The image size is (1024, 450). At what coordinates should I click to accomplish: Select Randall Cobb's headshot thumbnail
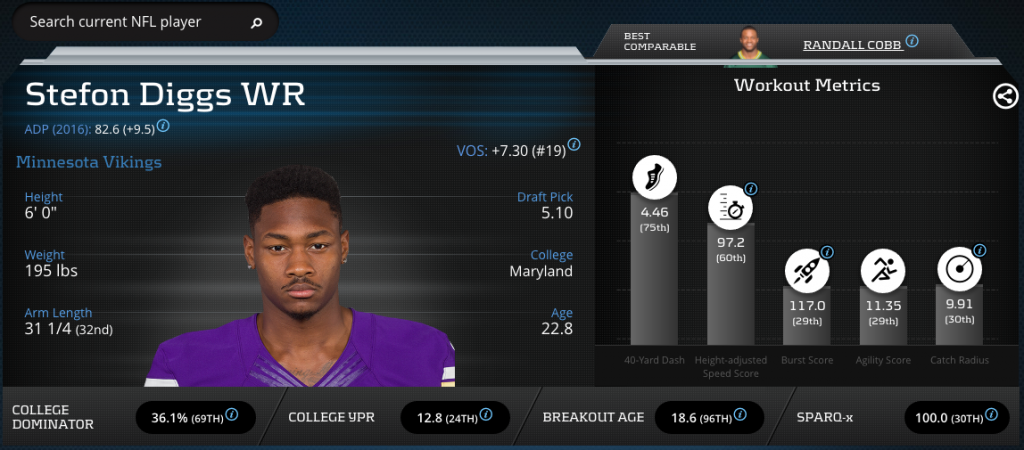[748, 43]
